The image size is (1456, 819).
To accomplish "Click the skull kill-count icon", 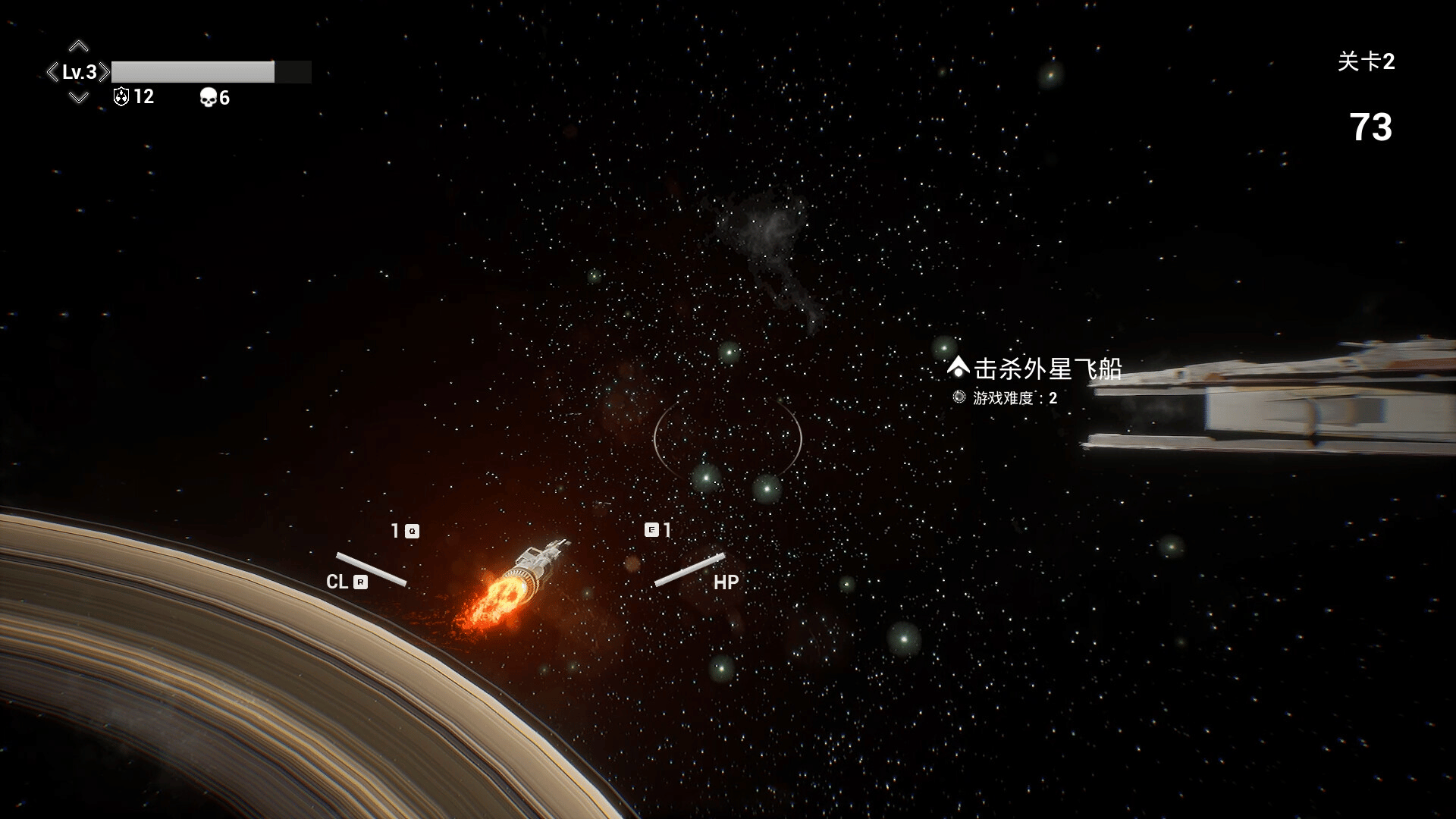I will [208, 97].
